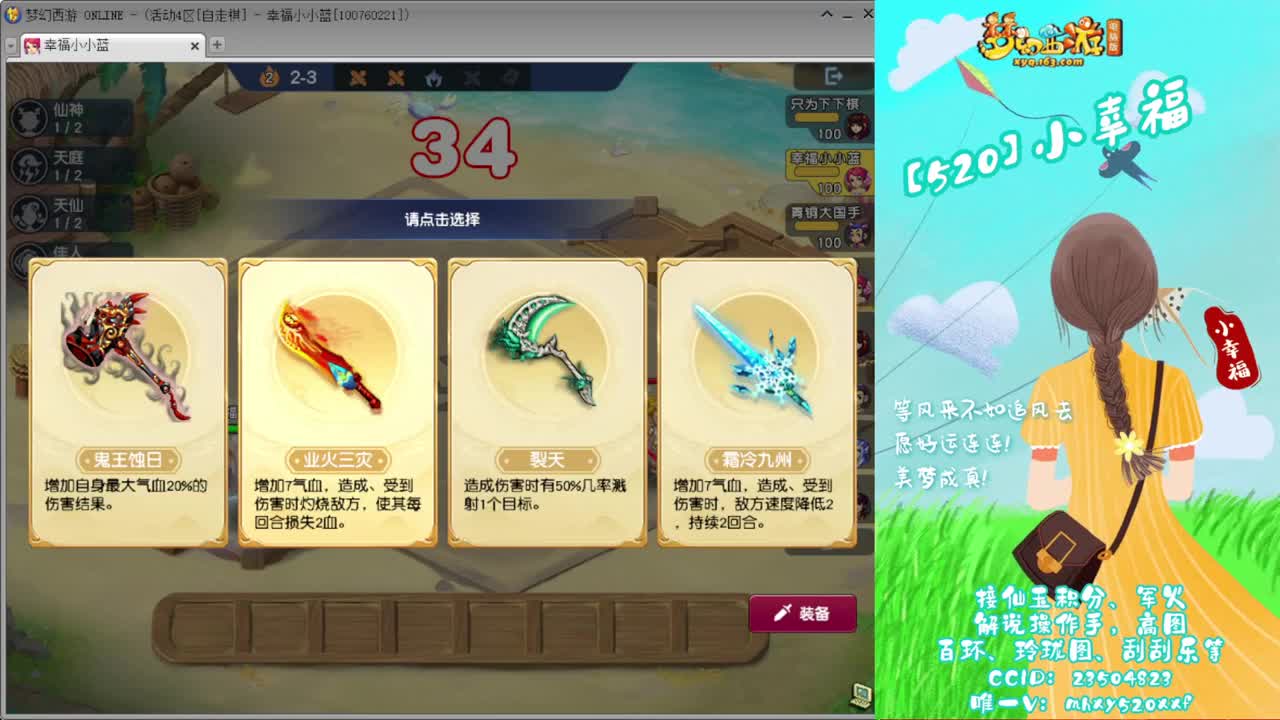1280x720 pixels.
Task: Open a new tab with the plus button
Action: tap(216, 46)
